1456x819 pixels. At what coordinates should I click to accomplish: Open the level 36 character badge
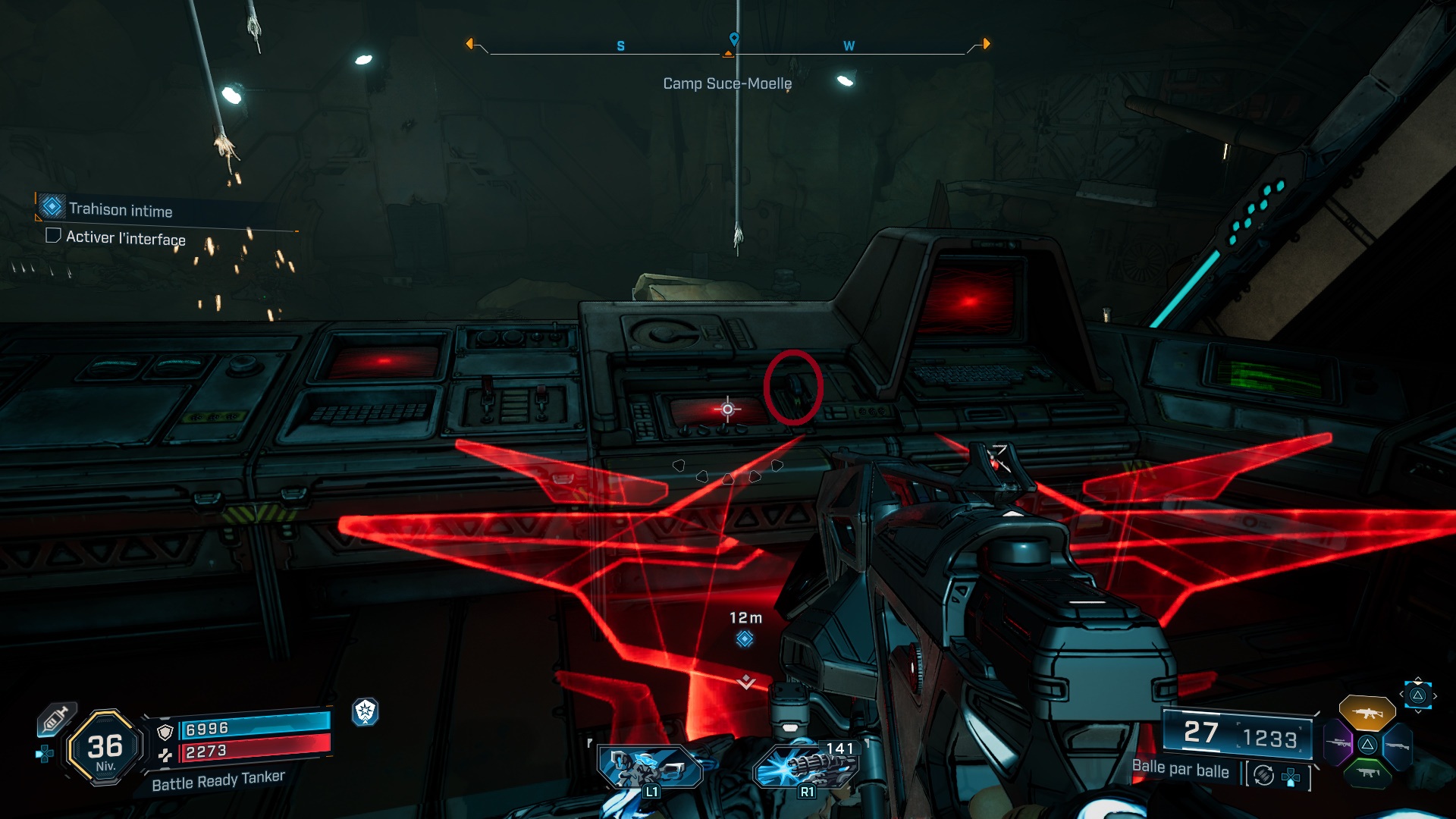pos(105,748)
